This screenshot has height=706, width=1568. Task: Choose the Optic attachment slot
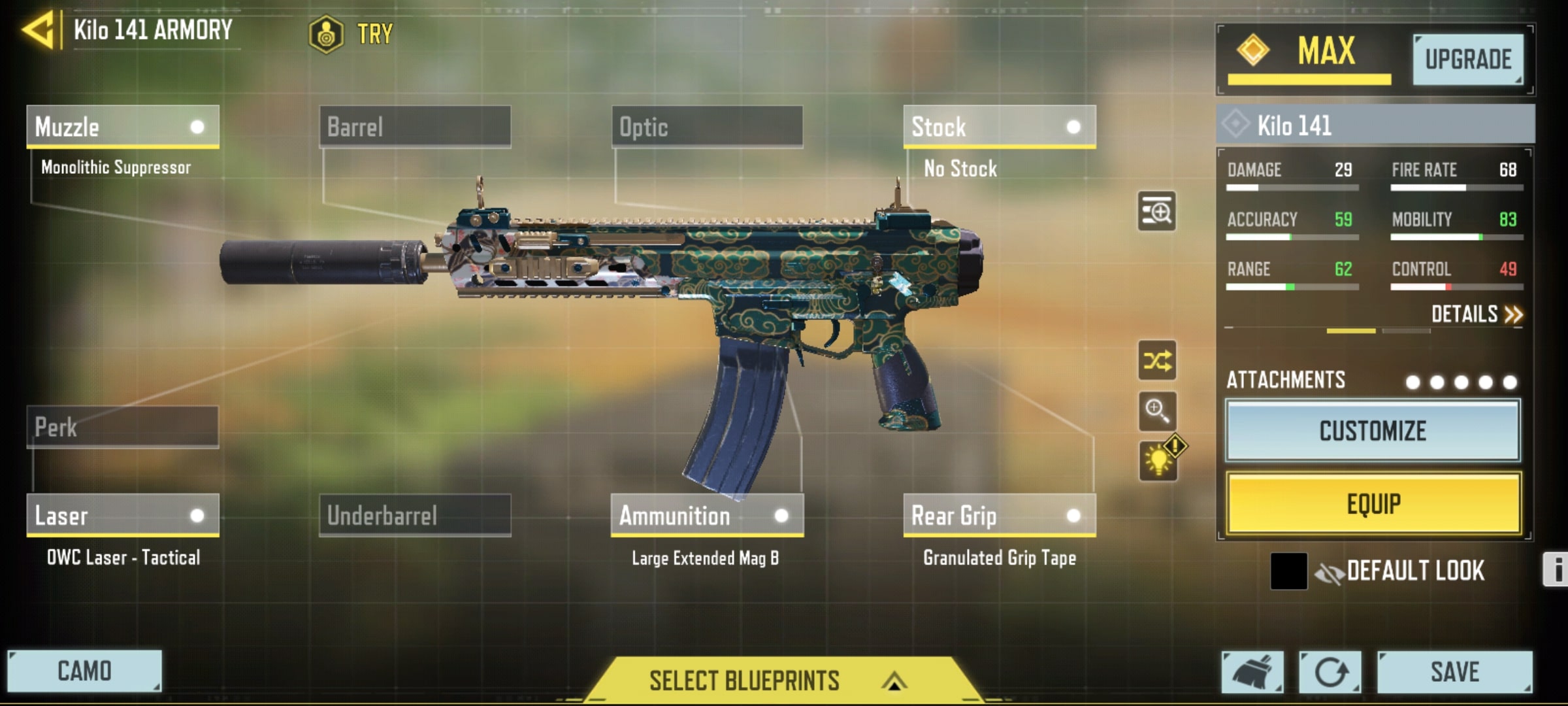click(707, 127)
